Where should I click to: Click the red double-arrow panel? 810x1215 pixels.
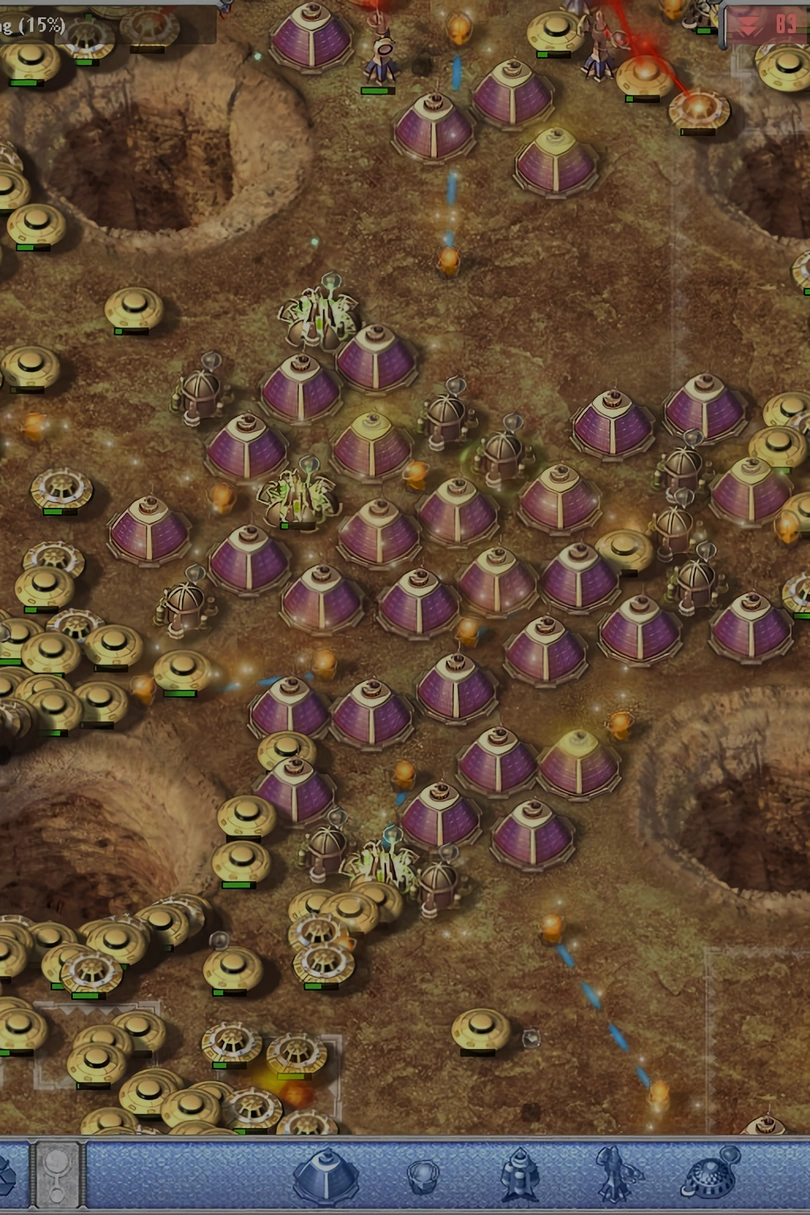[767, 25]
